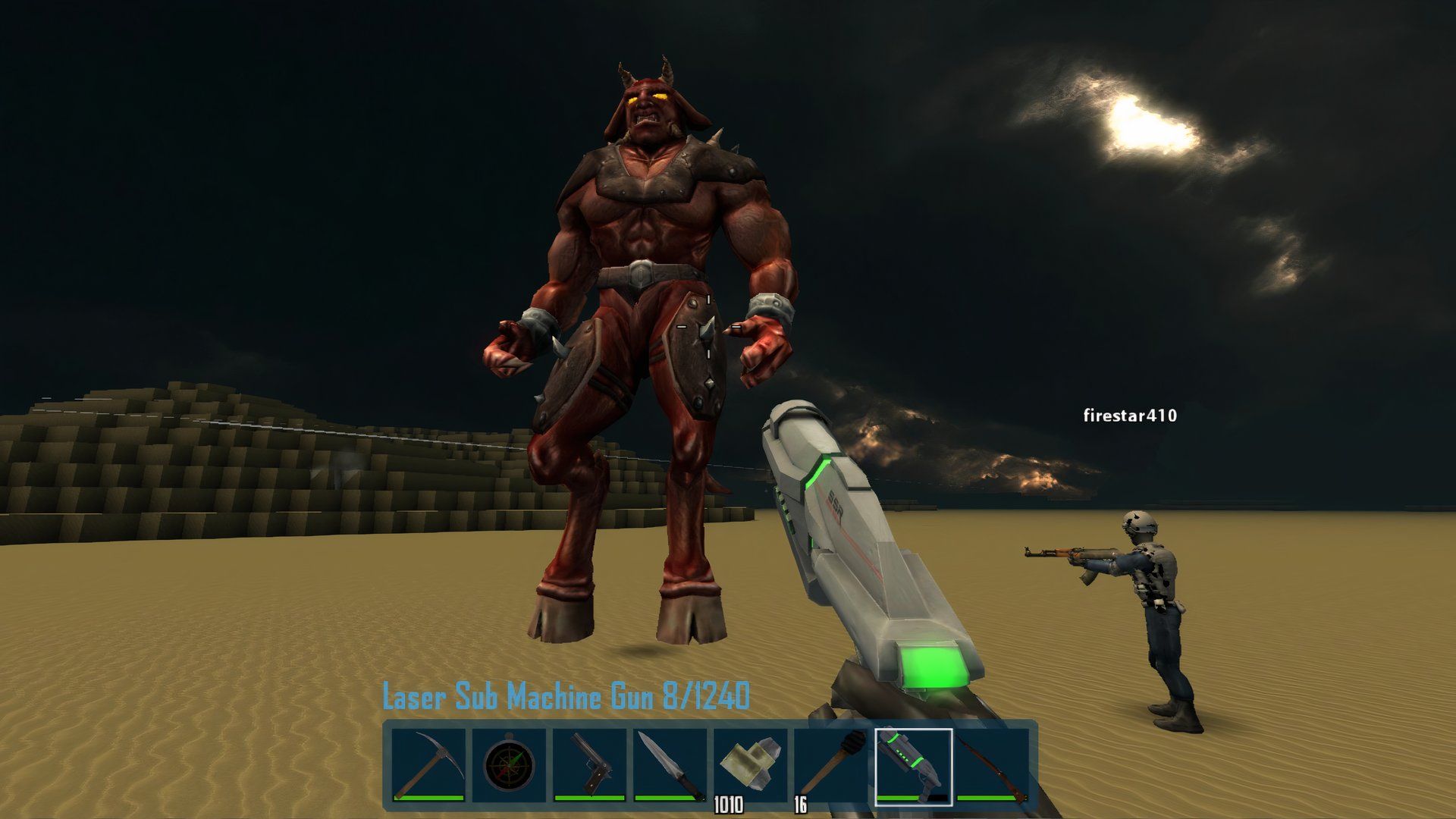
Task: Click the player name firestar410
Action: [1128, 416]
